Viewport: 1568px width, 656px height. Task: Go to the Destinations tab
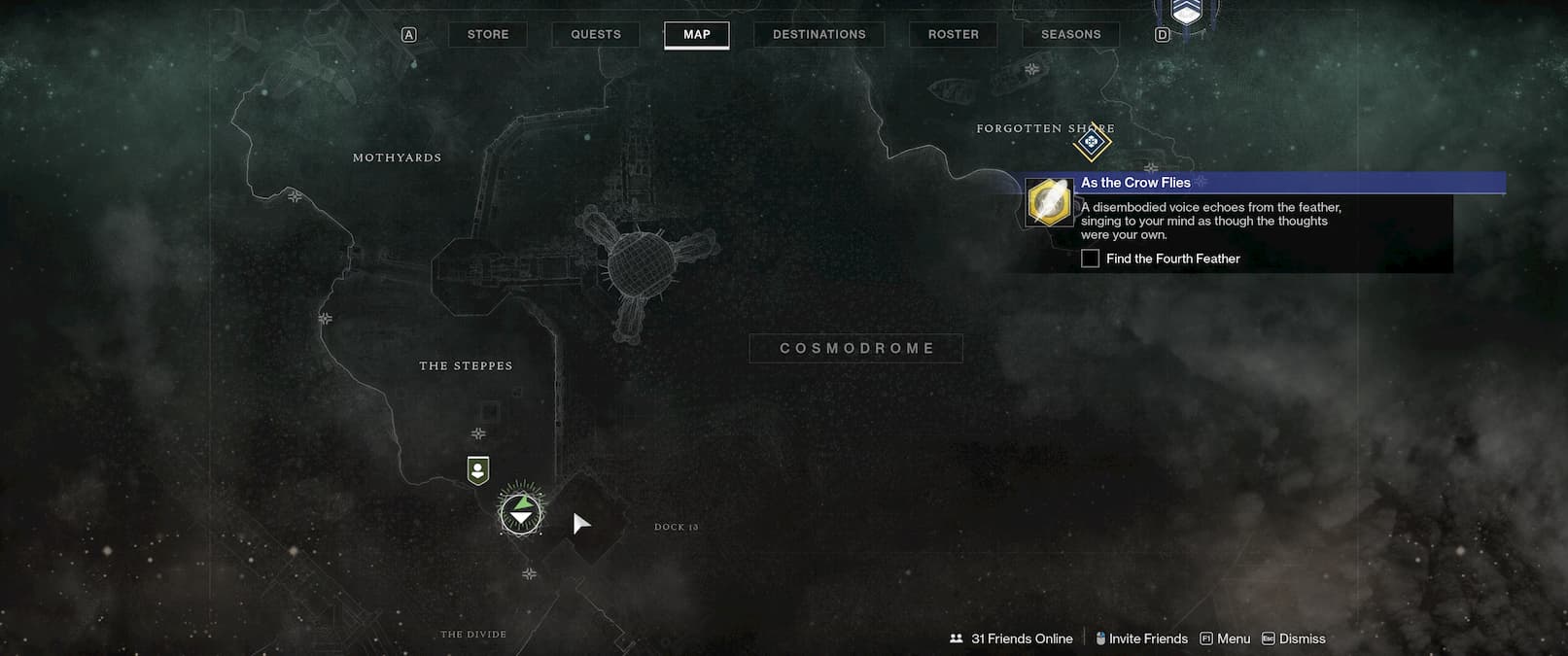819,35
